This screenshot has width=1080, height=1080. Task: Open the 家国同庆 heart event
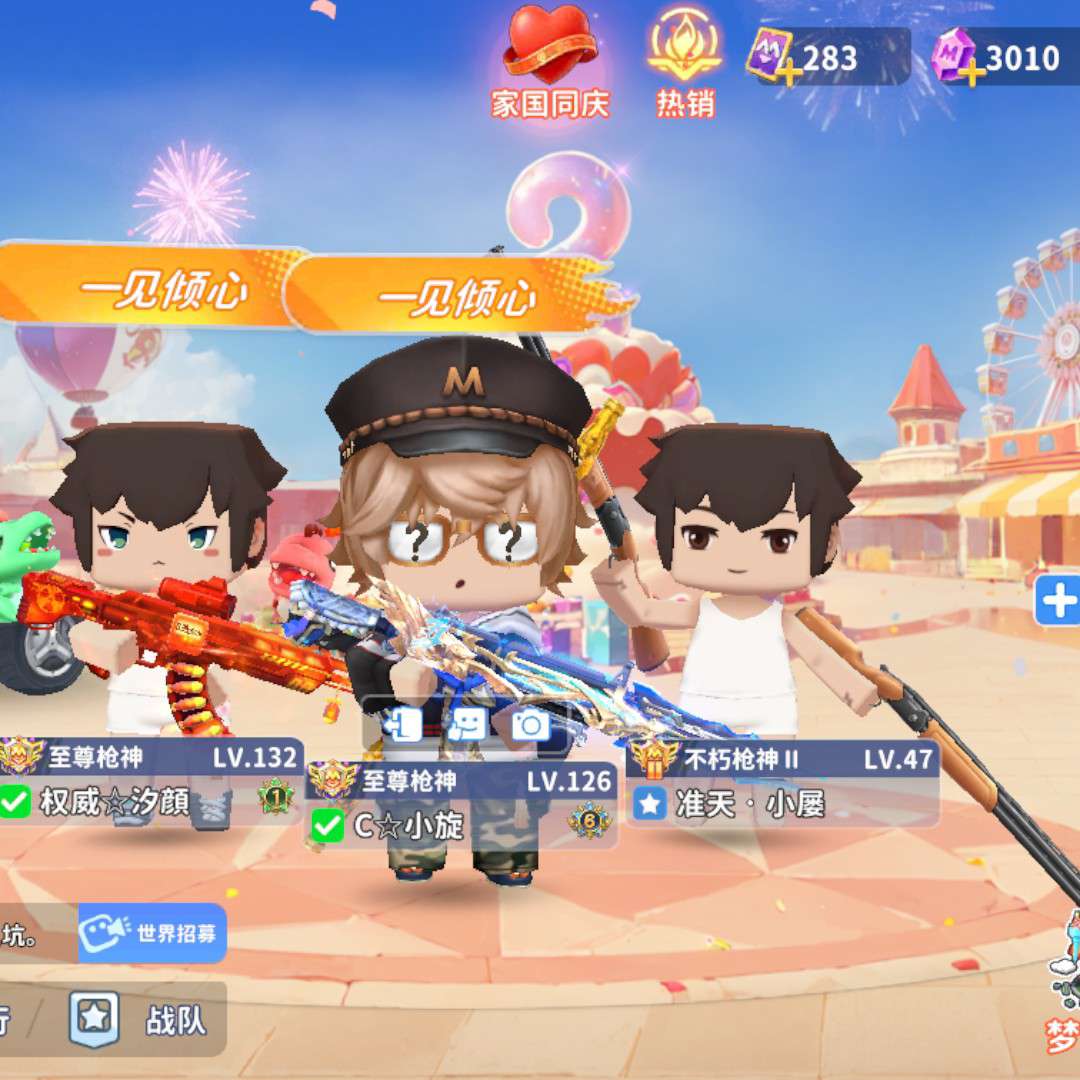[549, 60]
